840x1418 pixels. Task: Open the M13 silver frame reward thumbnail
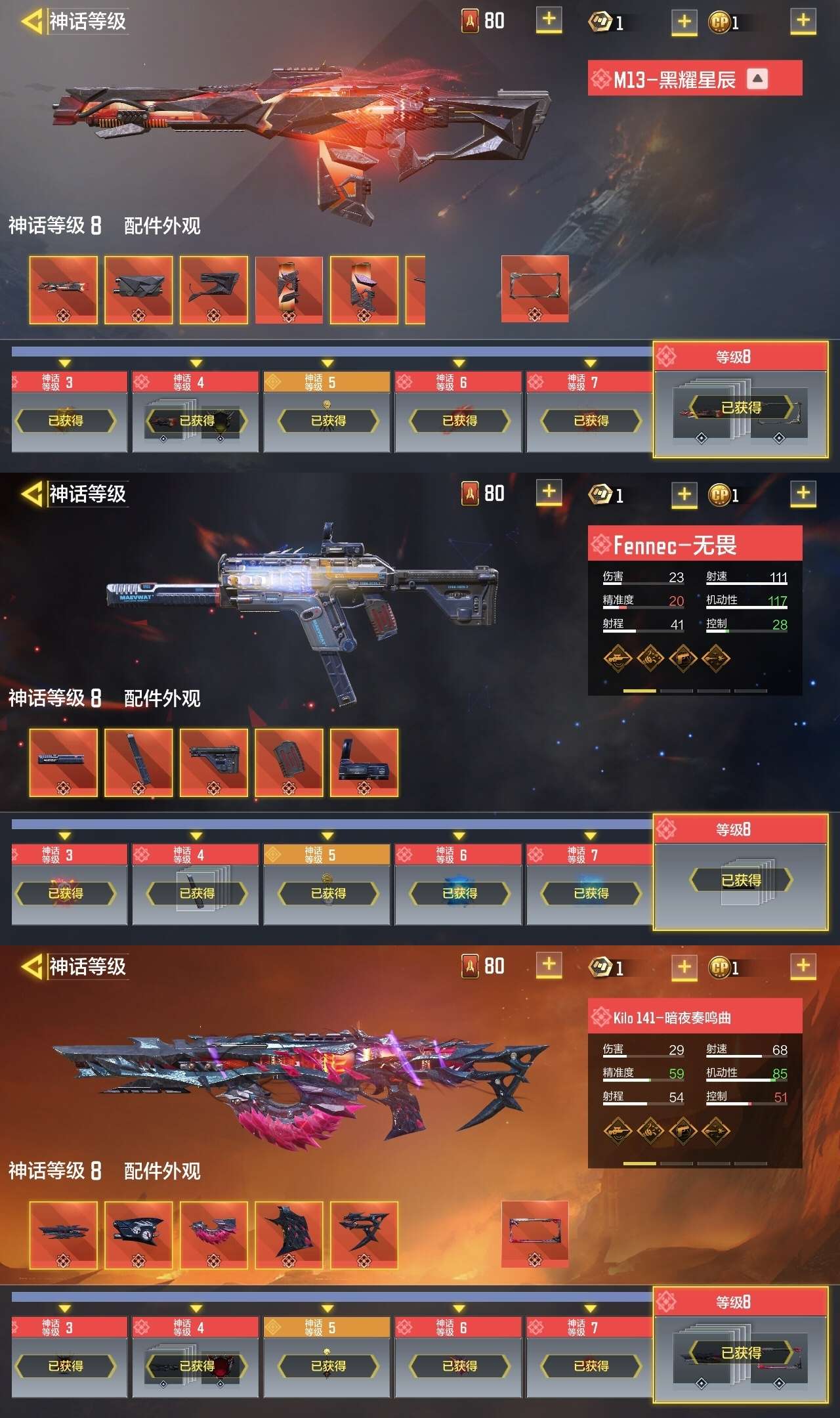click(535, 289)
